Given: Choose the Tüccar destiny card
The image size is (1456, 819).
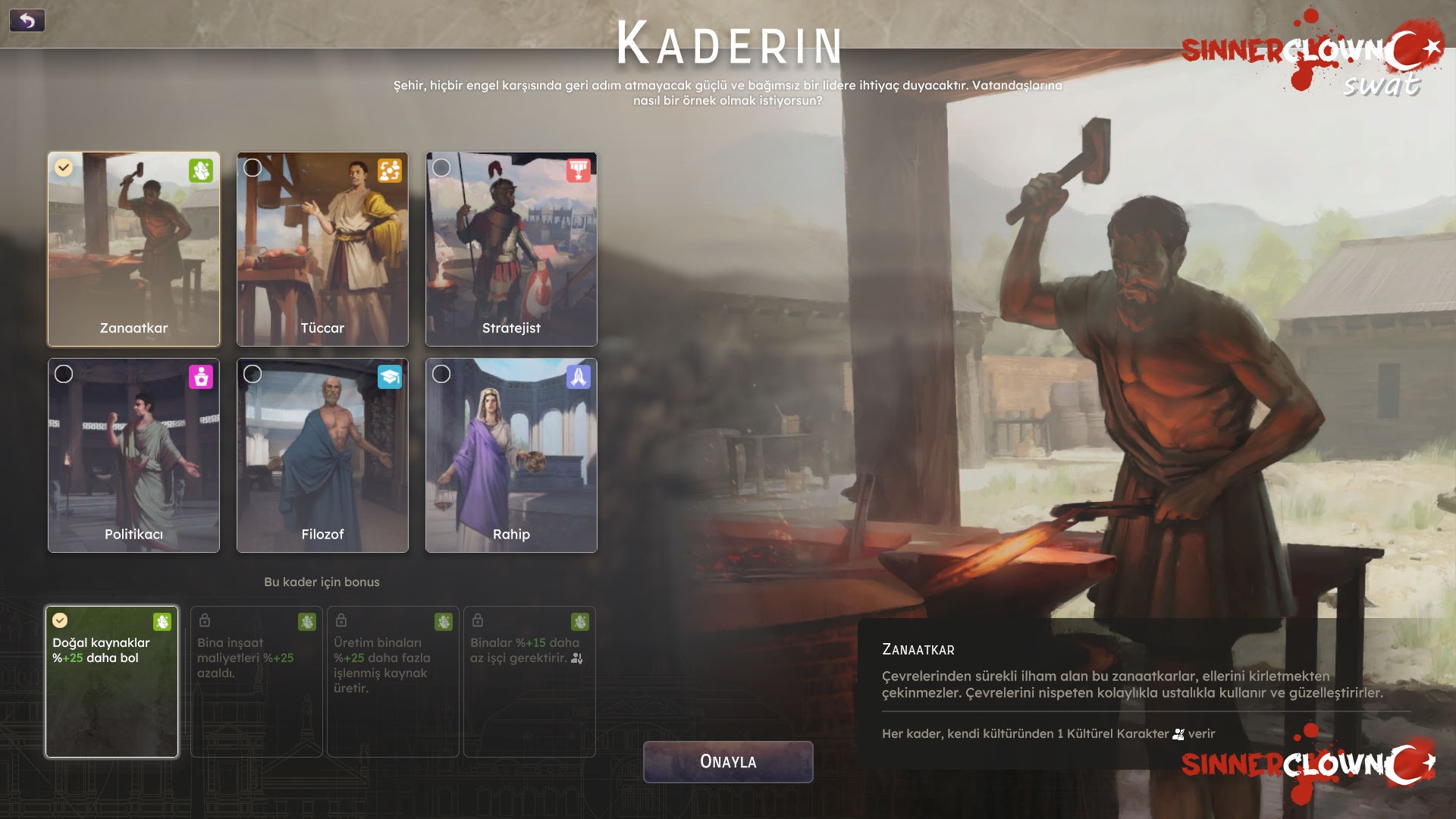Looking at the screenshot, I should (x=322, y=249).
